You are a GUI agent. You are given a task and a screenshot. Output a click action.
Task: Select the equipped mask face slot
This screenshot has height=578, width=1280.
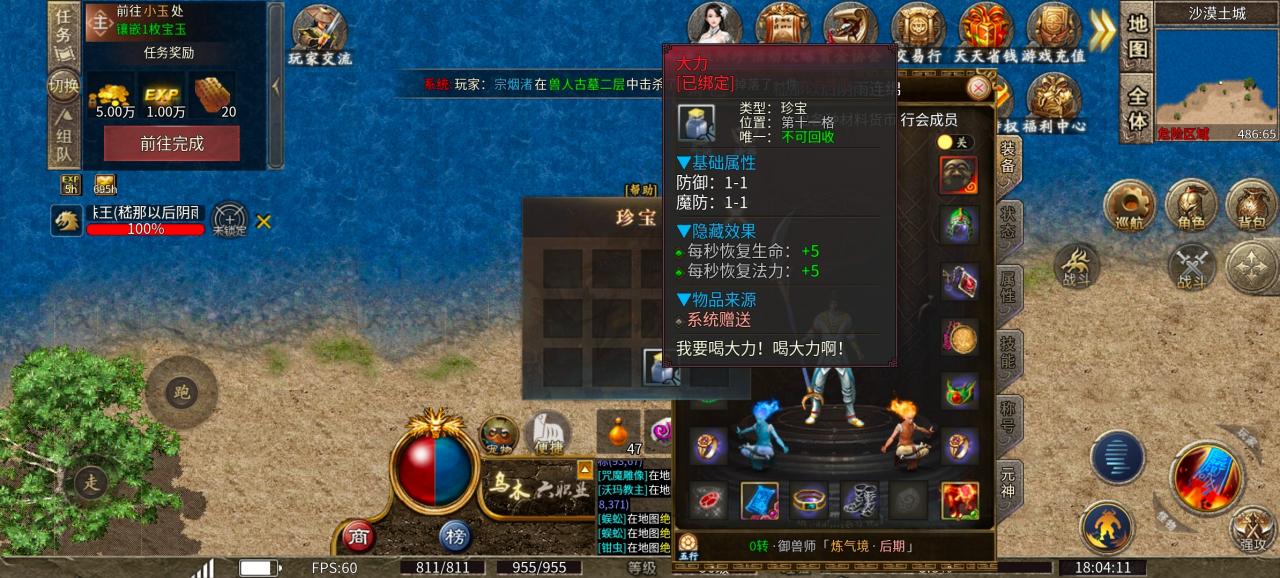click(959, 176)
